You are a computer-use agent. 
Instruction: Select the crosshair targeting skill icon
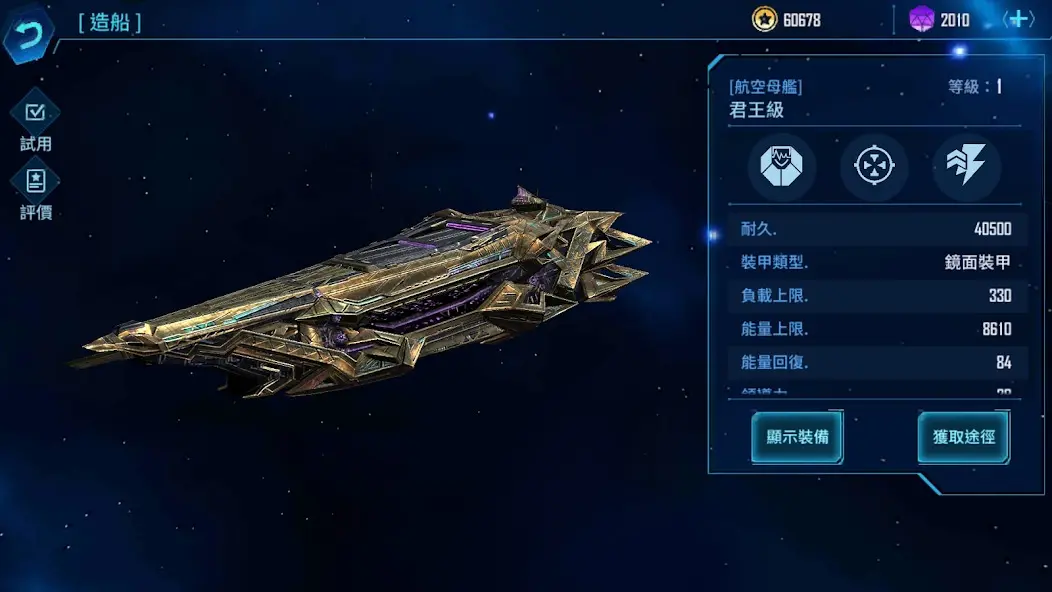tap(874, 167)
